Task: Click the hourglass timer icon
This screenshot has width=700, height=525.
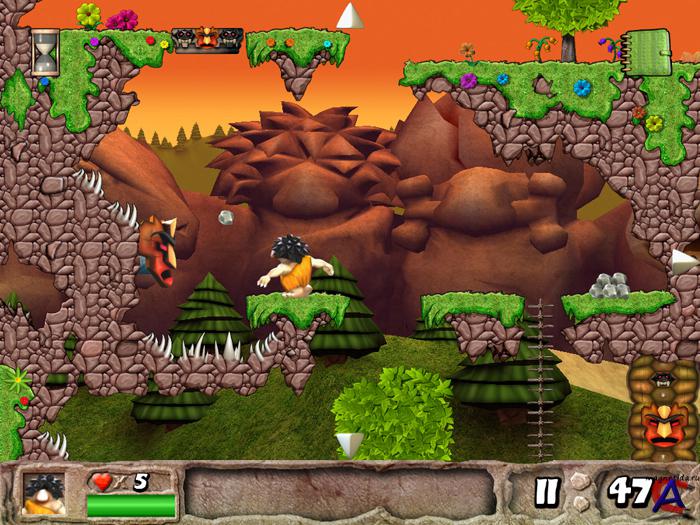Action: (x=44, y=51)
